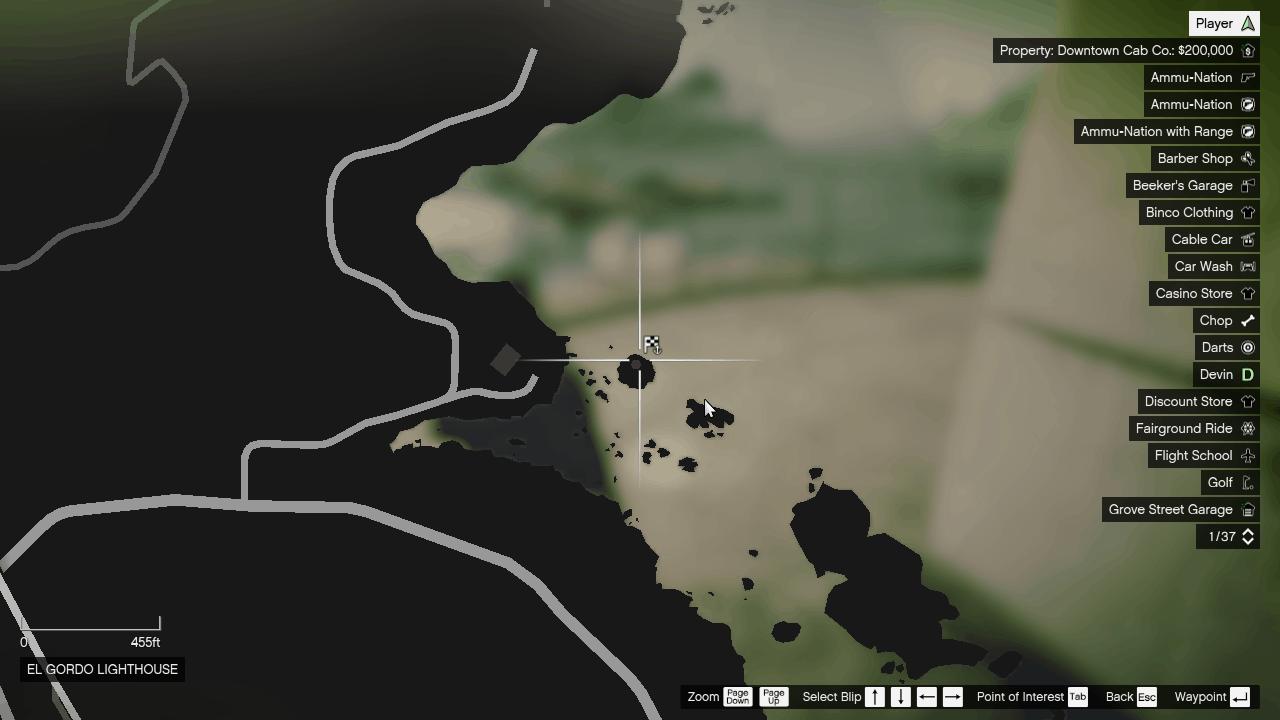Click the Property house icon beside $200,000
Image resolution: width=1280 pixels, height=720 pixels.
1247,50
